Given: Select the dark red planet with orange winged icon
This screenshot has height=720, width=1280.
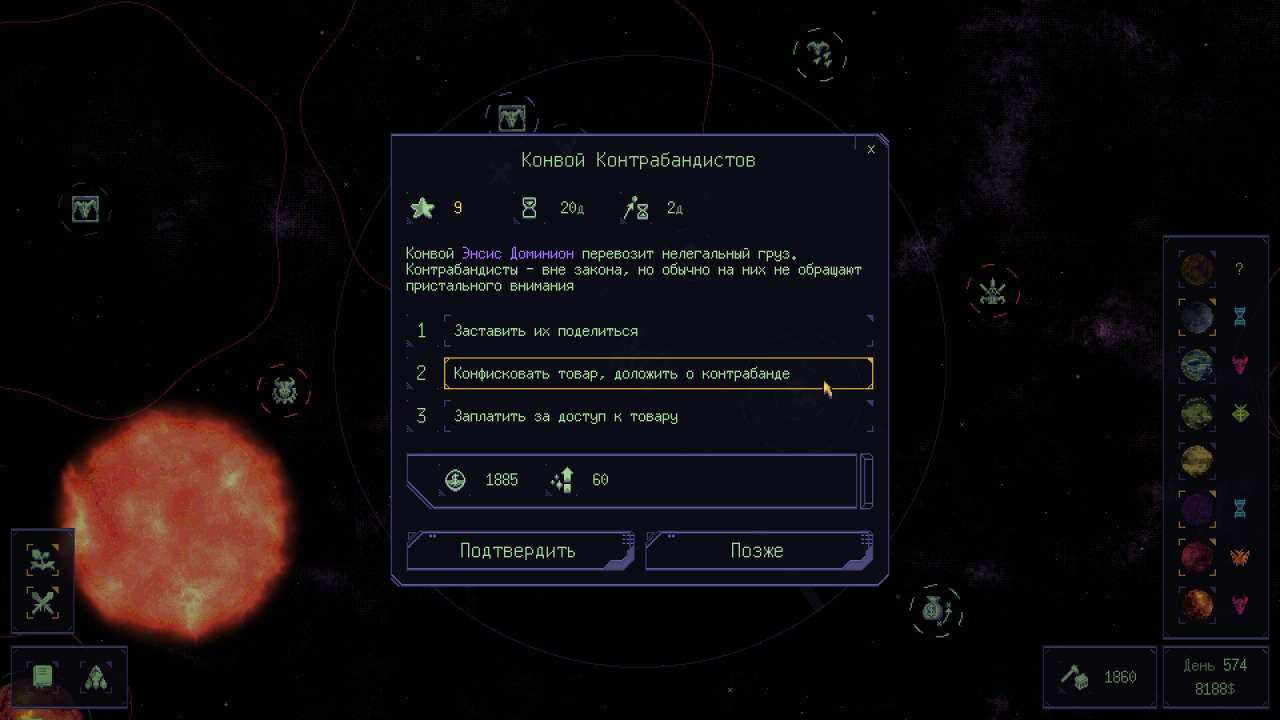Looking at the screenshot, I should [1197, 556].
